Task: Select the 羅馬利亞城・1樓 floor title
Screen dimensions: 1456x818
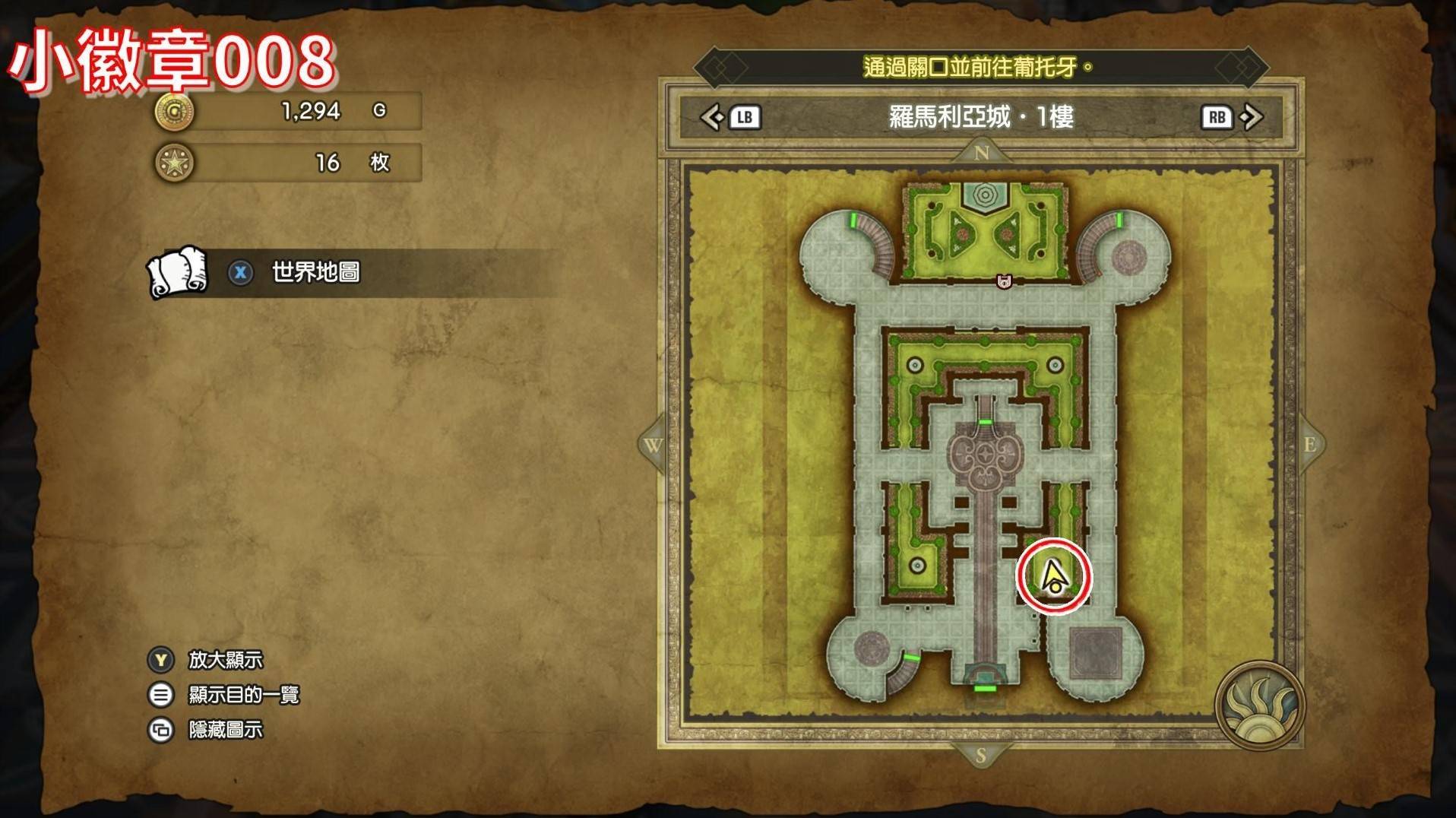Action: tap(981, 117)
